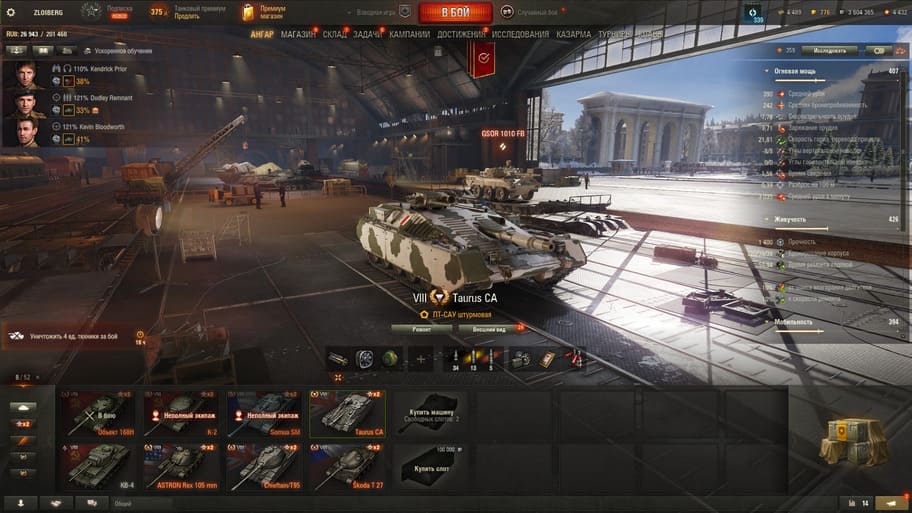
Task: Buy a new slot via Купить слот
Action: tap(432, 466)
